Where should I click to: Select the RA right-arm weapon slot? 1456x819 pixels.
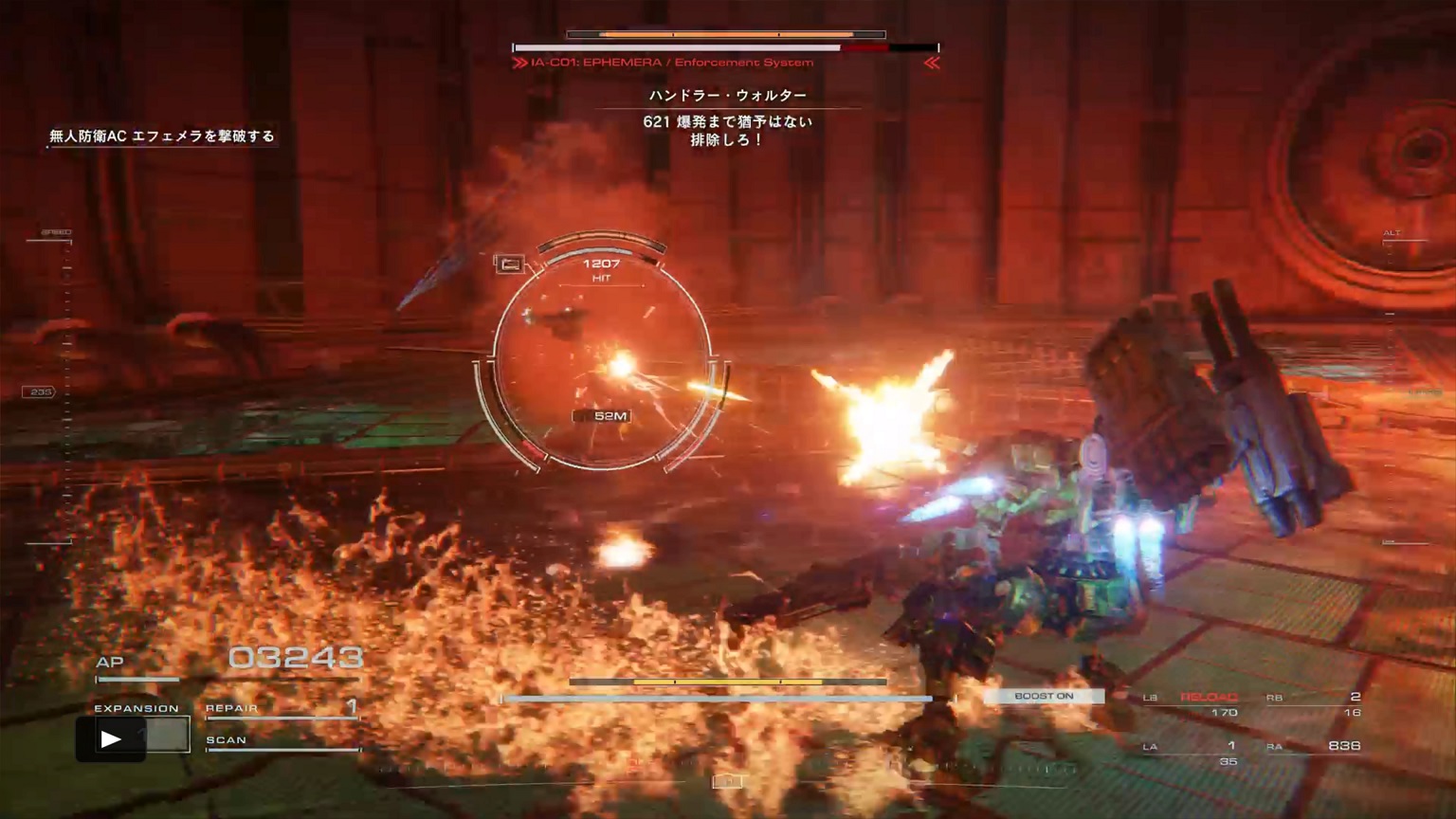(x=1314, y=747)
